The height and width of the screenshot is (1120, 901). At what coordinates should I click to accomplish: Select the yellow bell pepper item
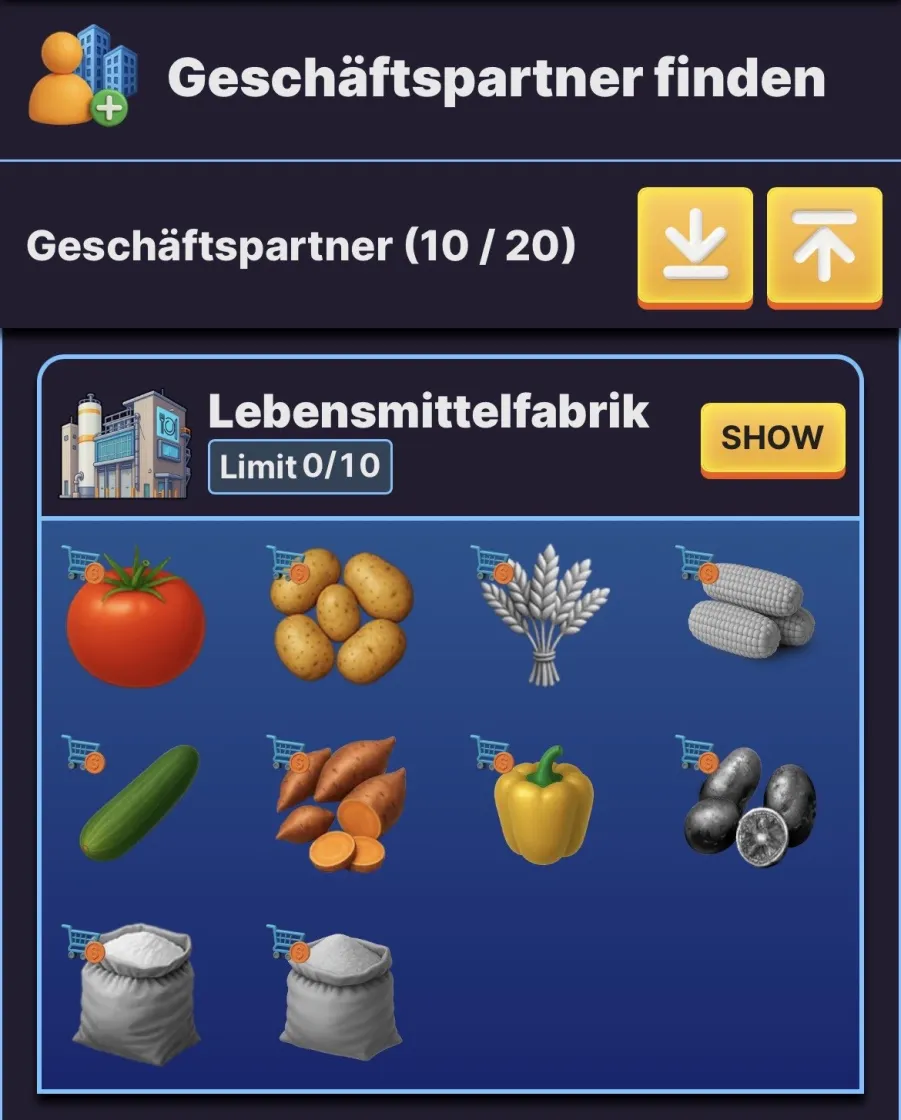coord(544,805)
